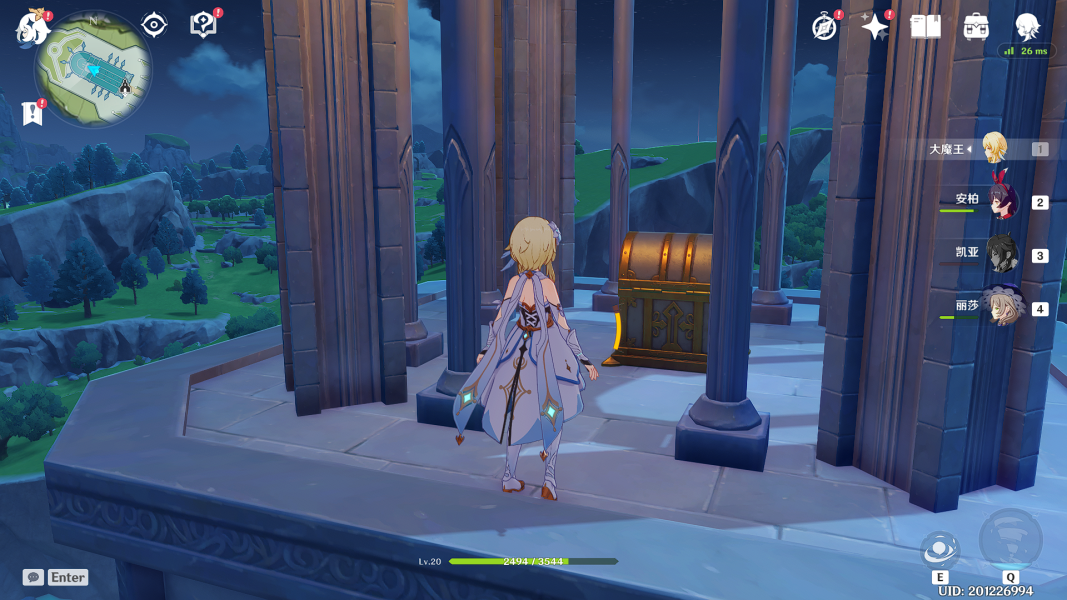Trigger the elemental burst button

pos(1010,541)
